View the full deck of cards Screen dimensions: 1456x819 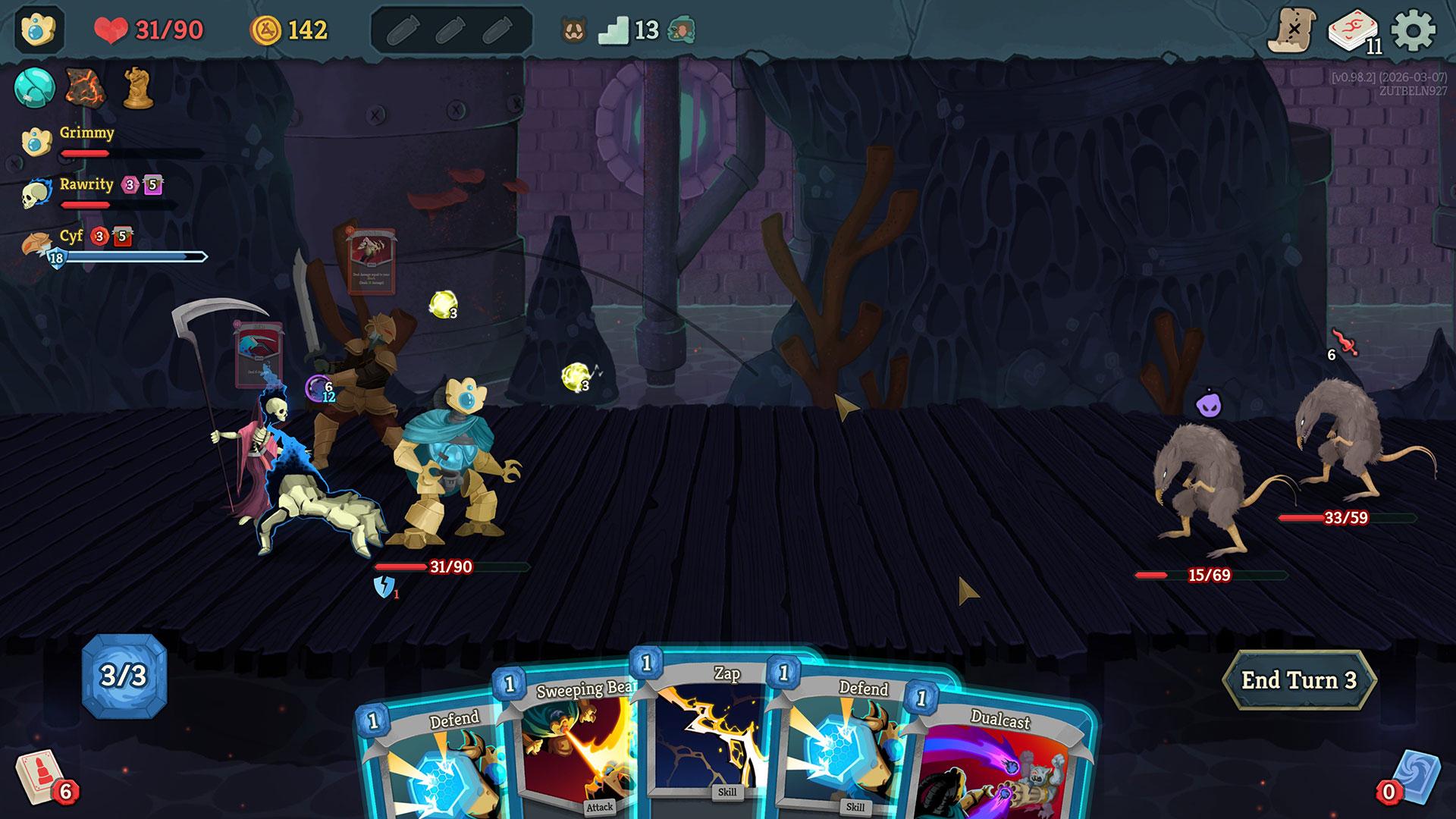point(1354,32)
